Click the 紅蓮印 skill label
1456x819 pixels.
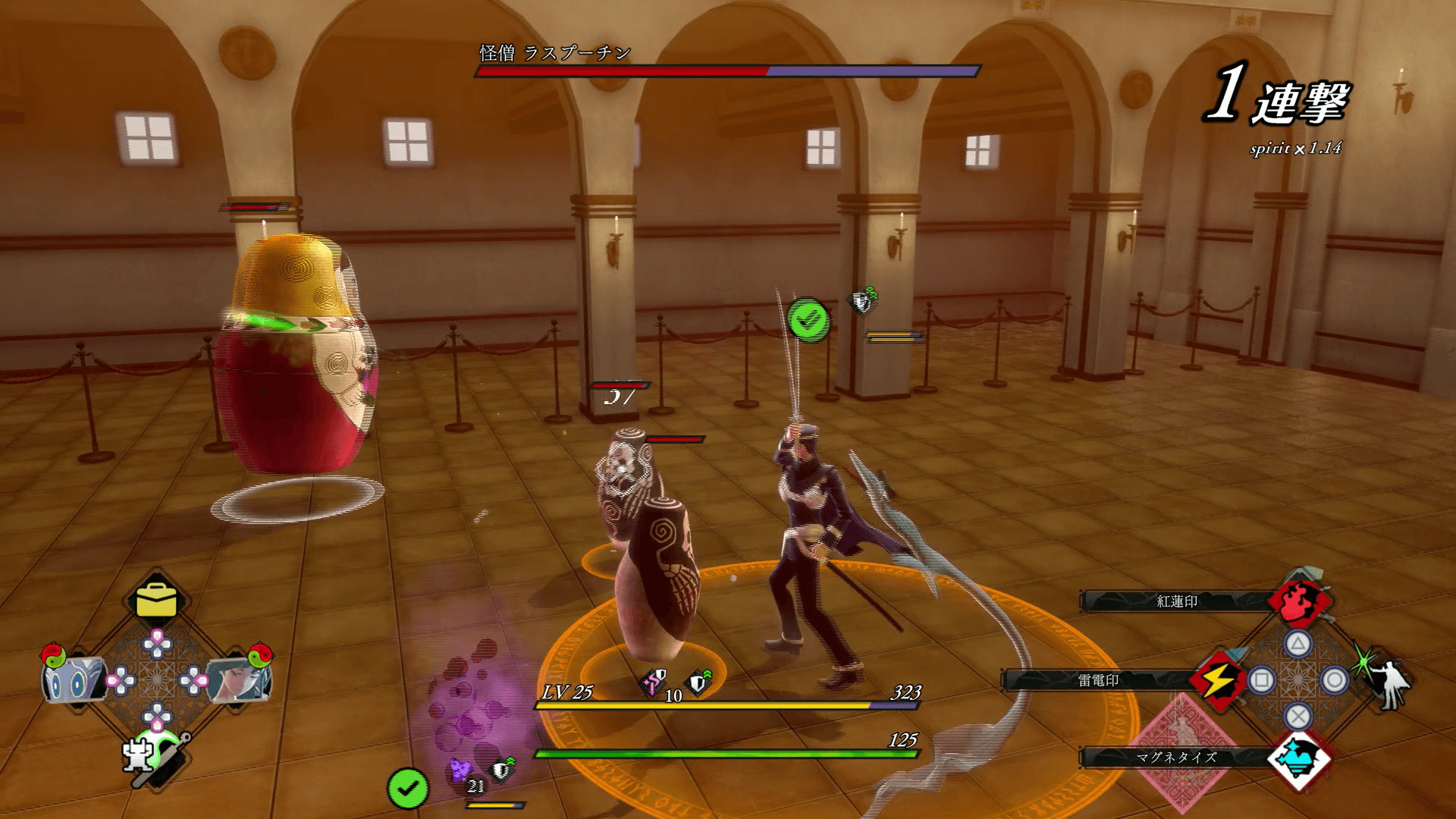(x=1176, y=601)
